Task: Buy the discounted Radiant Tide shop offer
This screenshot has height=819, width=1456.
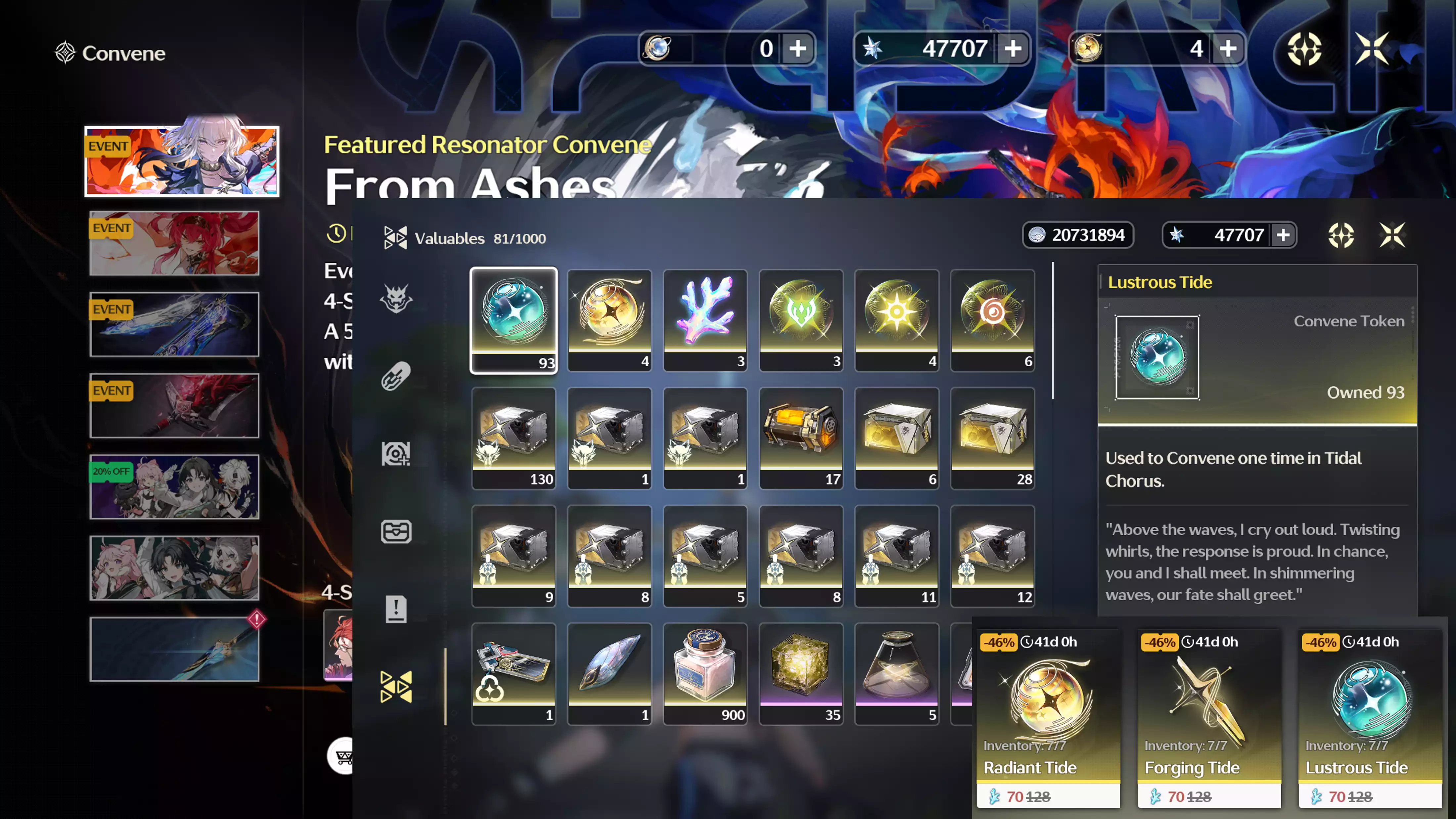Action: [1048, 718]
